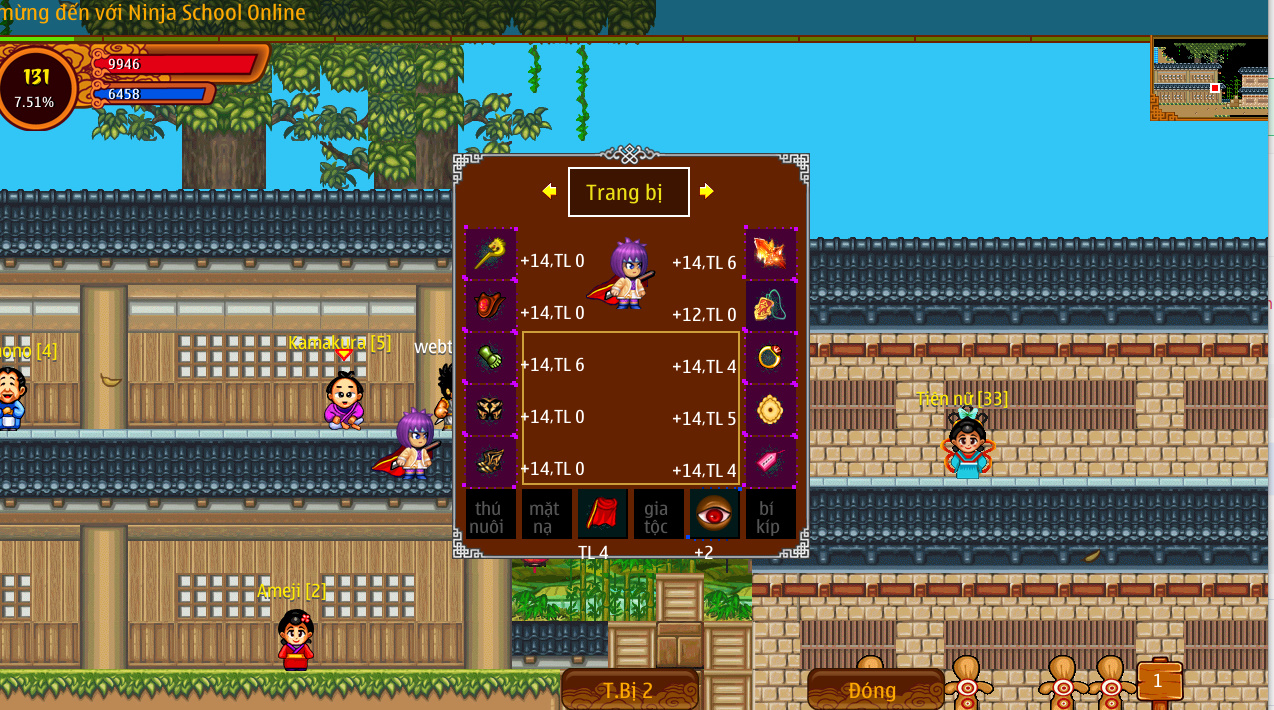Select the green gloves equipment slot
This screenshot has height=710, width=1274.
[490, 358]
